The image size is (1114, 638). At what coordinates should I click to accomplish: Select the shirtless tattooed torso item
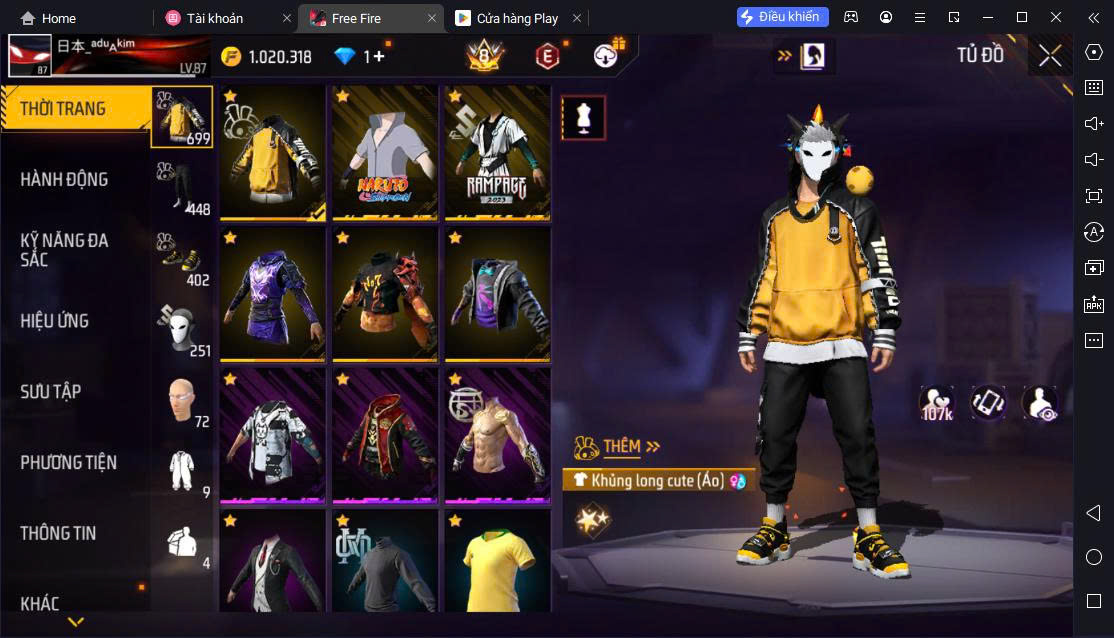pos(497,435)
